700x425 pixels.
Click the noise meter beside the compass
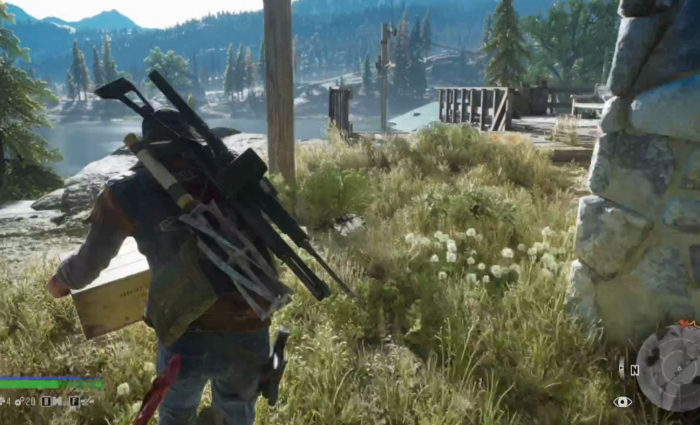coord(621,368)
